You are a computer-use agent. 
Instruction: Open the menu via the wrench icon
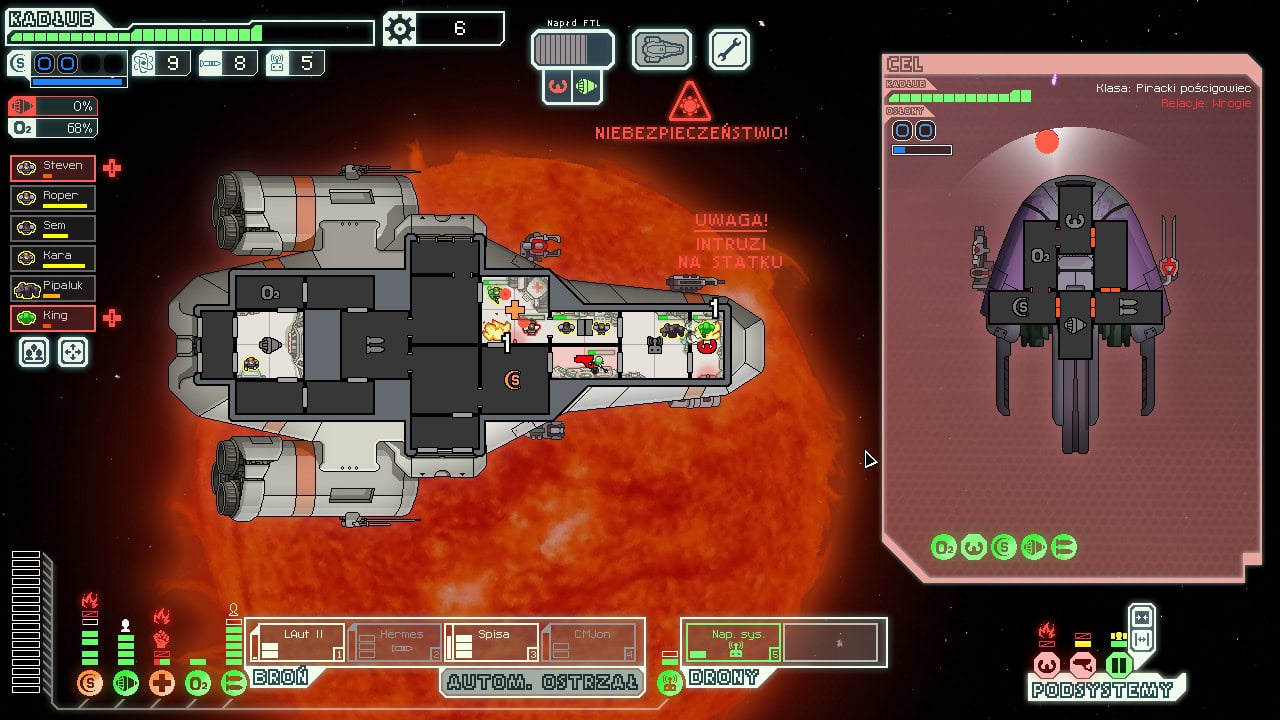pos(729,48)
